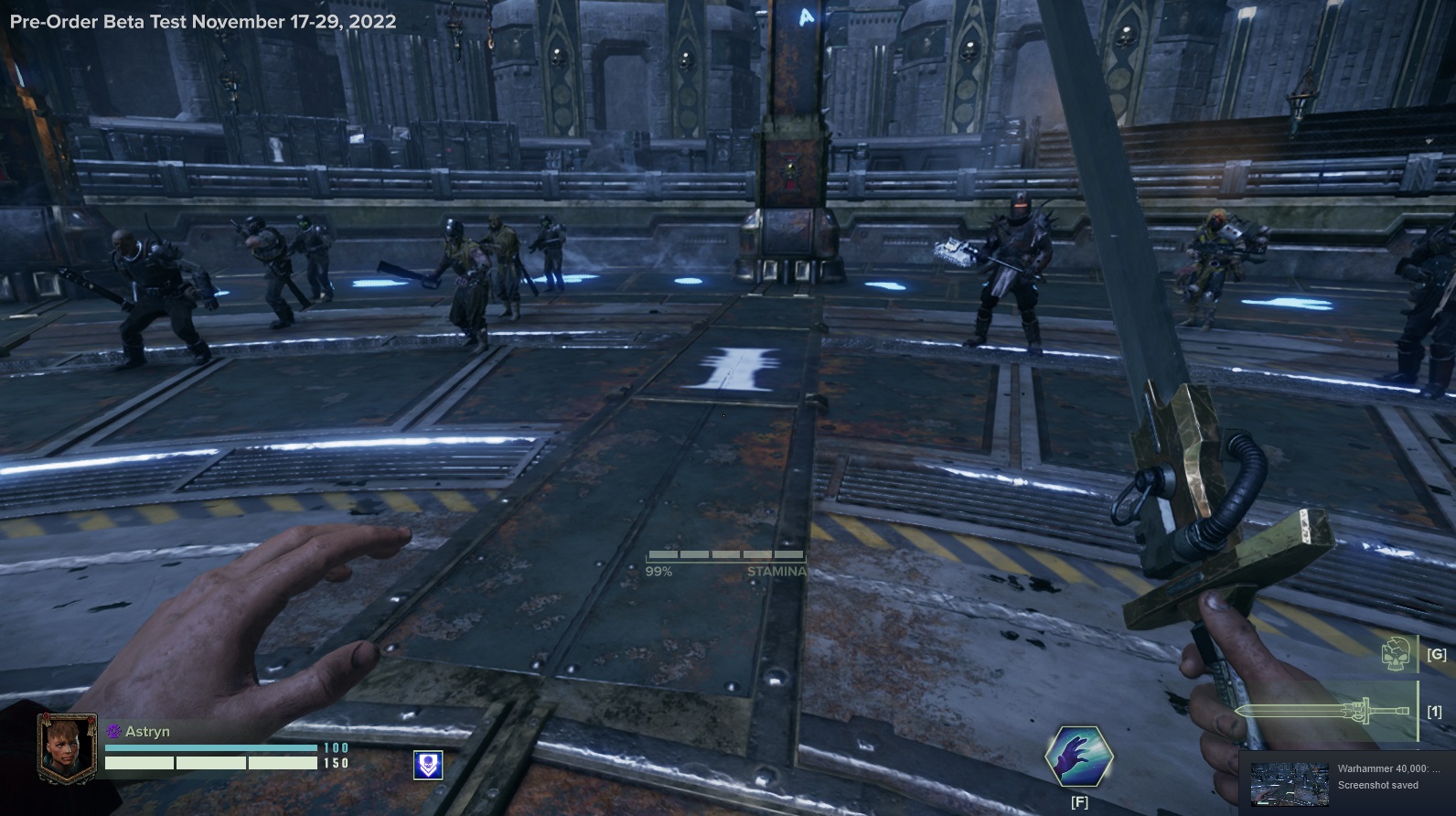
Task: Select the purple skull shield buff icon
Action: coord(428,765)
